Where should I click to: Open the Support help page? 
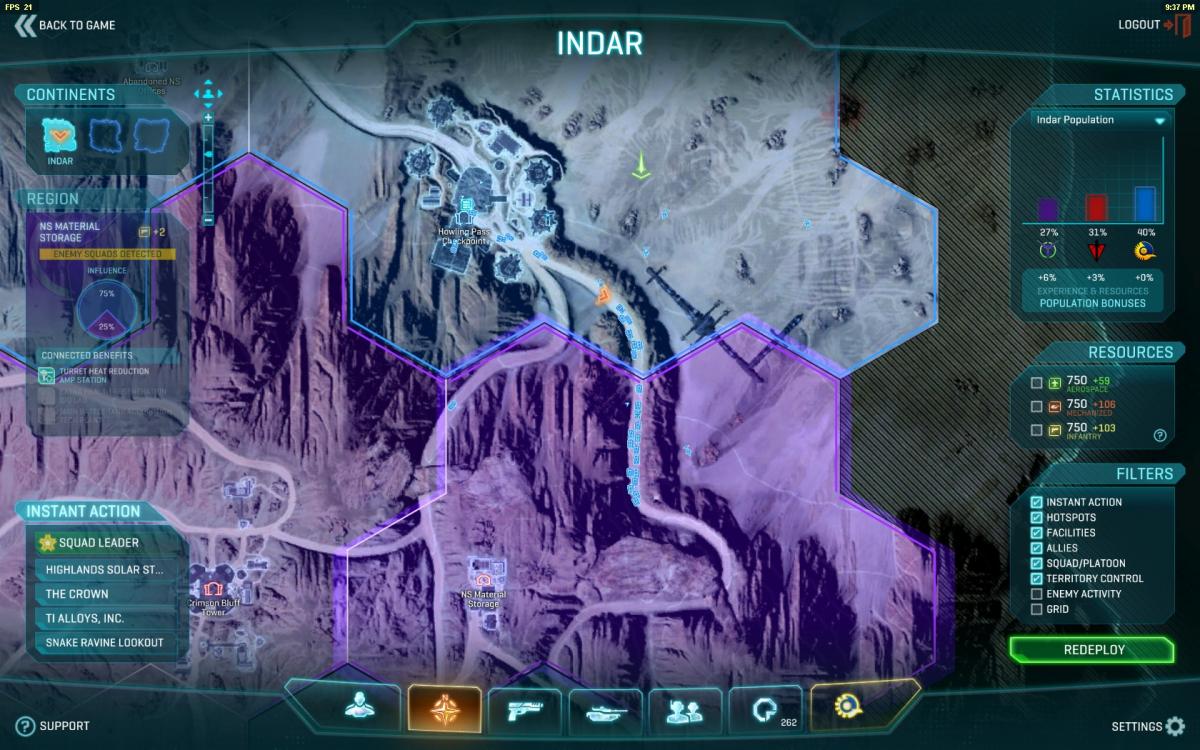coord(54,726)
